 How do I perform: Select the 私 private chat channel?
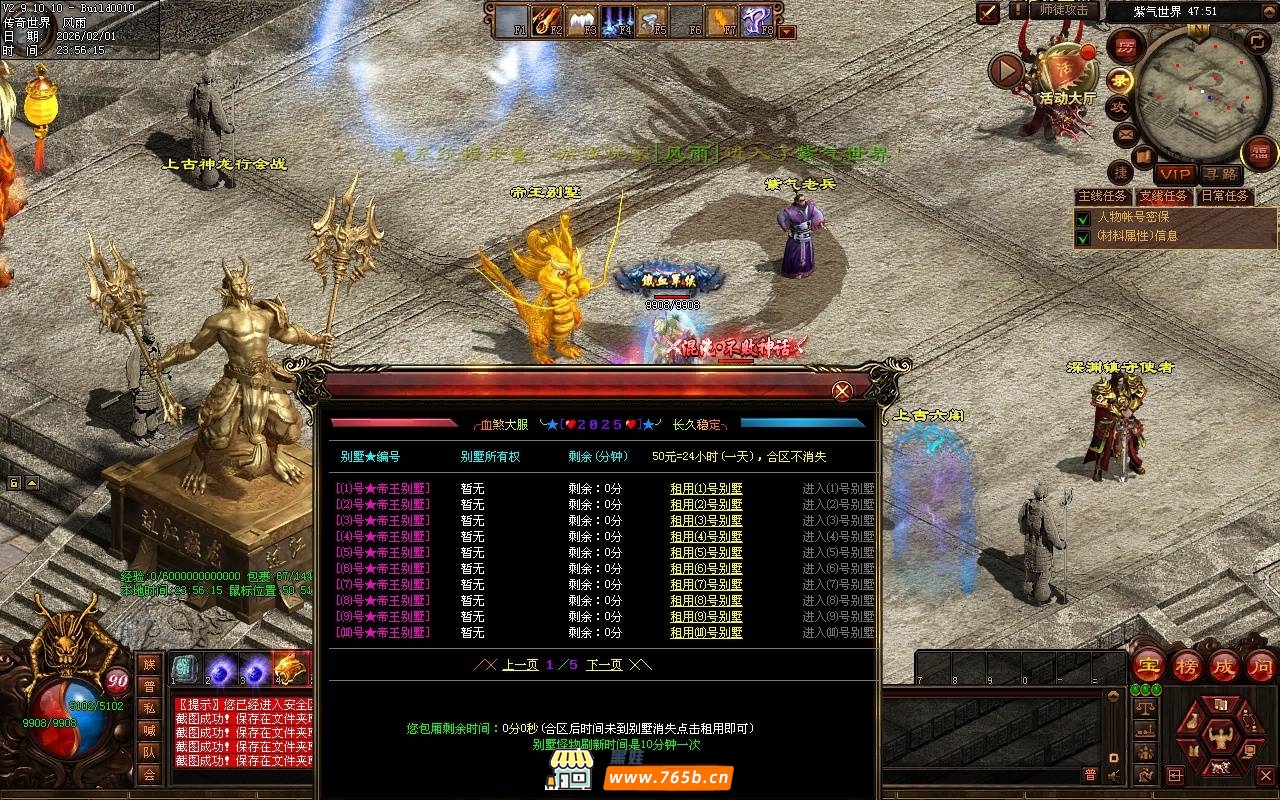[149, 708]
